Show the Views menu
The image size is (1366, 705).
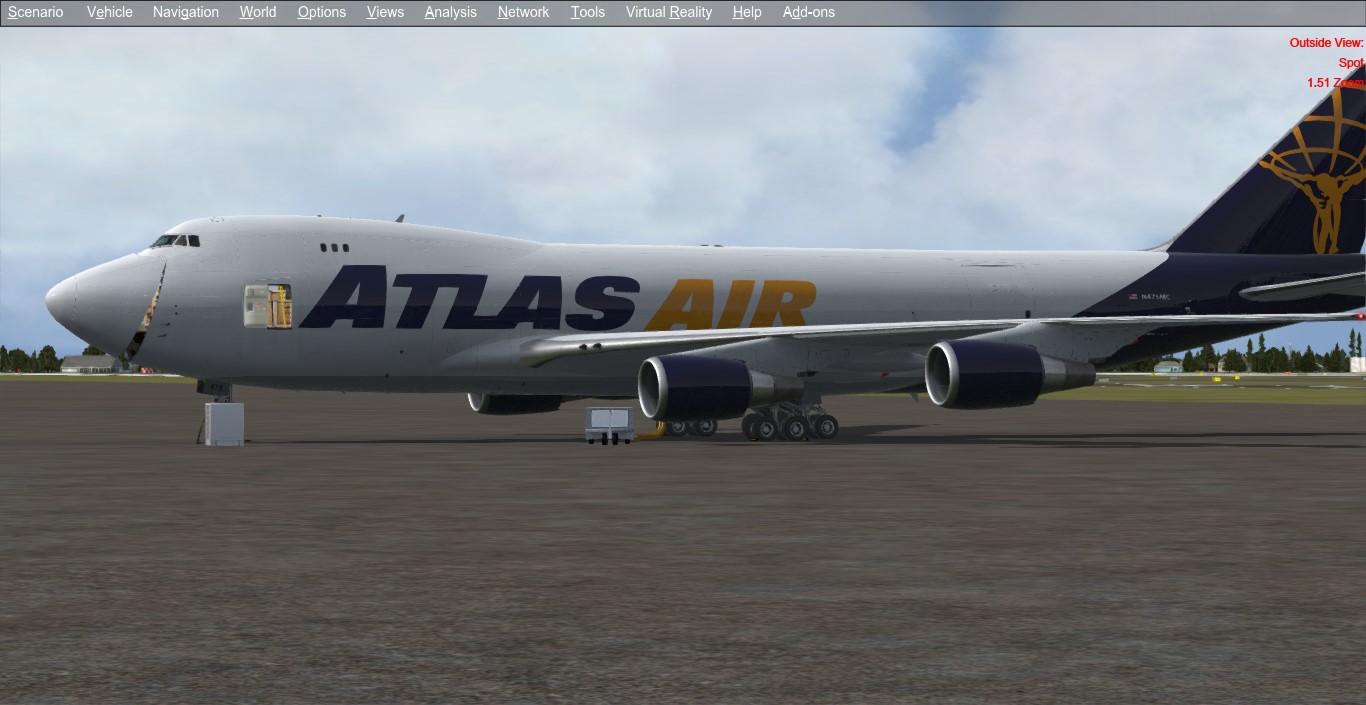coord(385,12)
